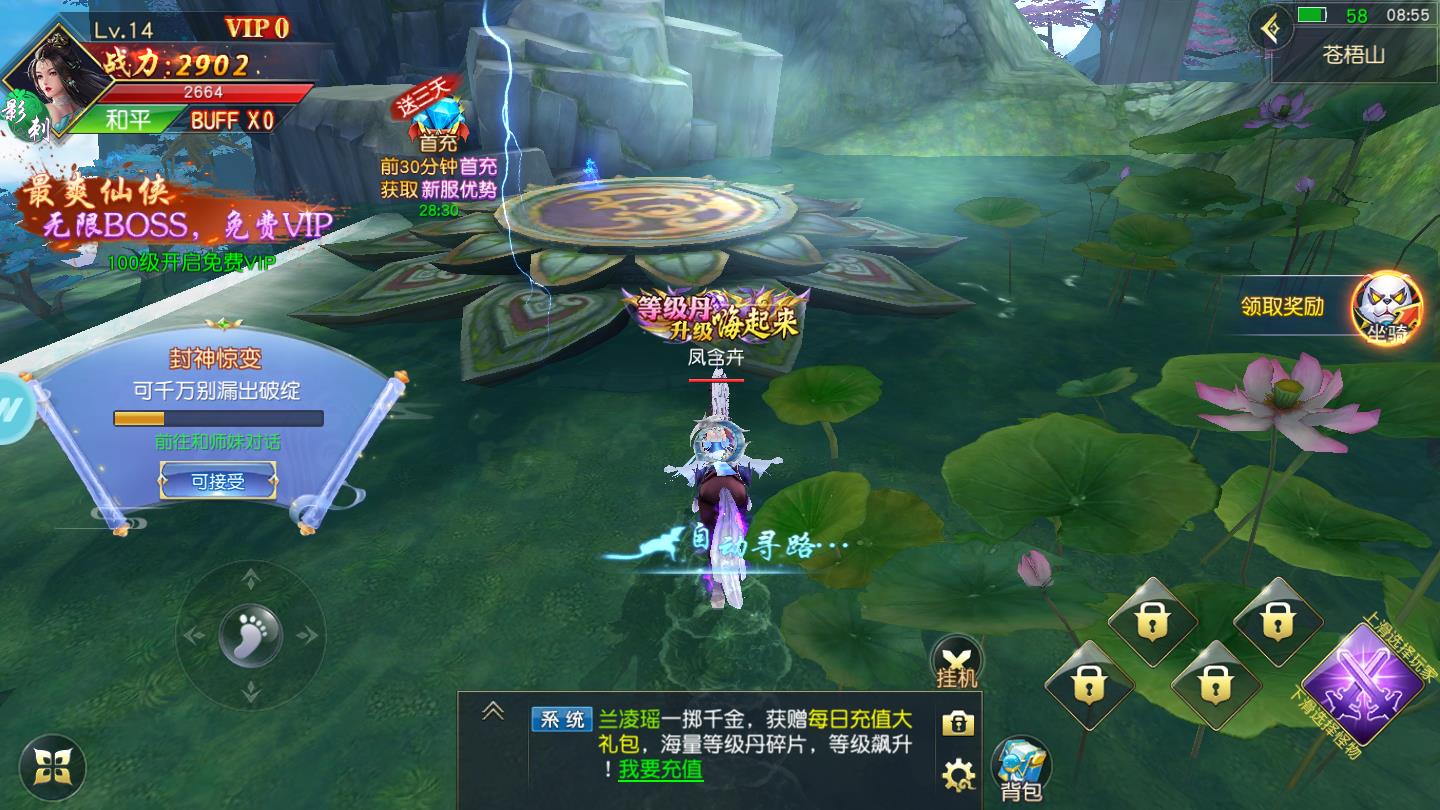The height and width of the screenshot is (810, 1440).
Task: Expand the chat box with the arrow
Action: (492, 711)
